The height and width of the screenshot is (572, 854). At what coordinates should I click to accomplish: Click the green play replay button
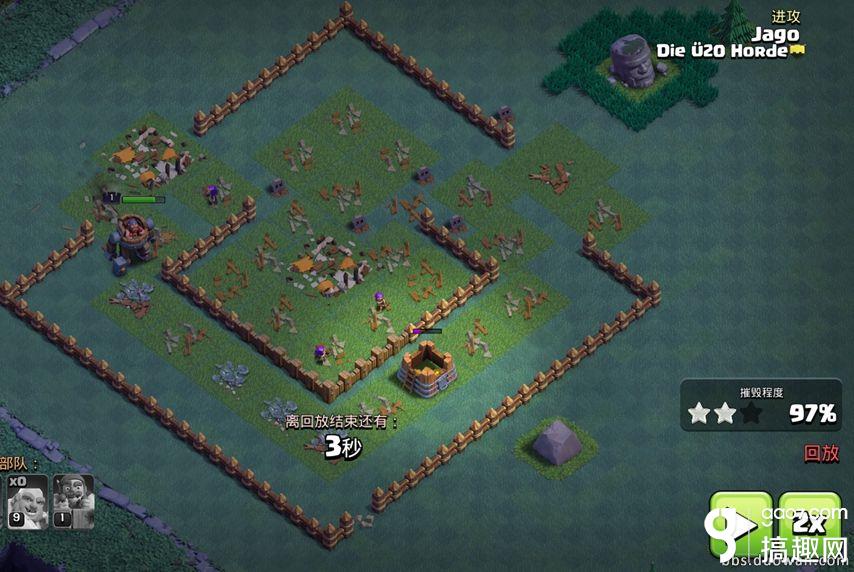tap(741, 523)
